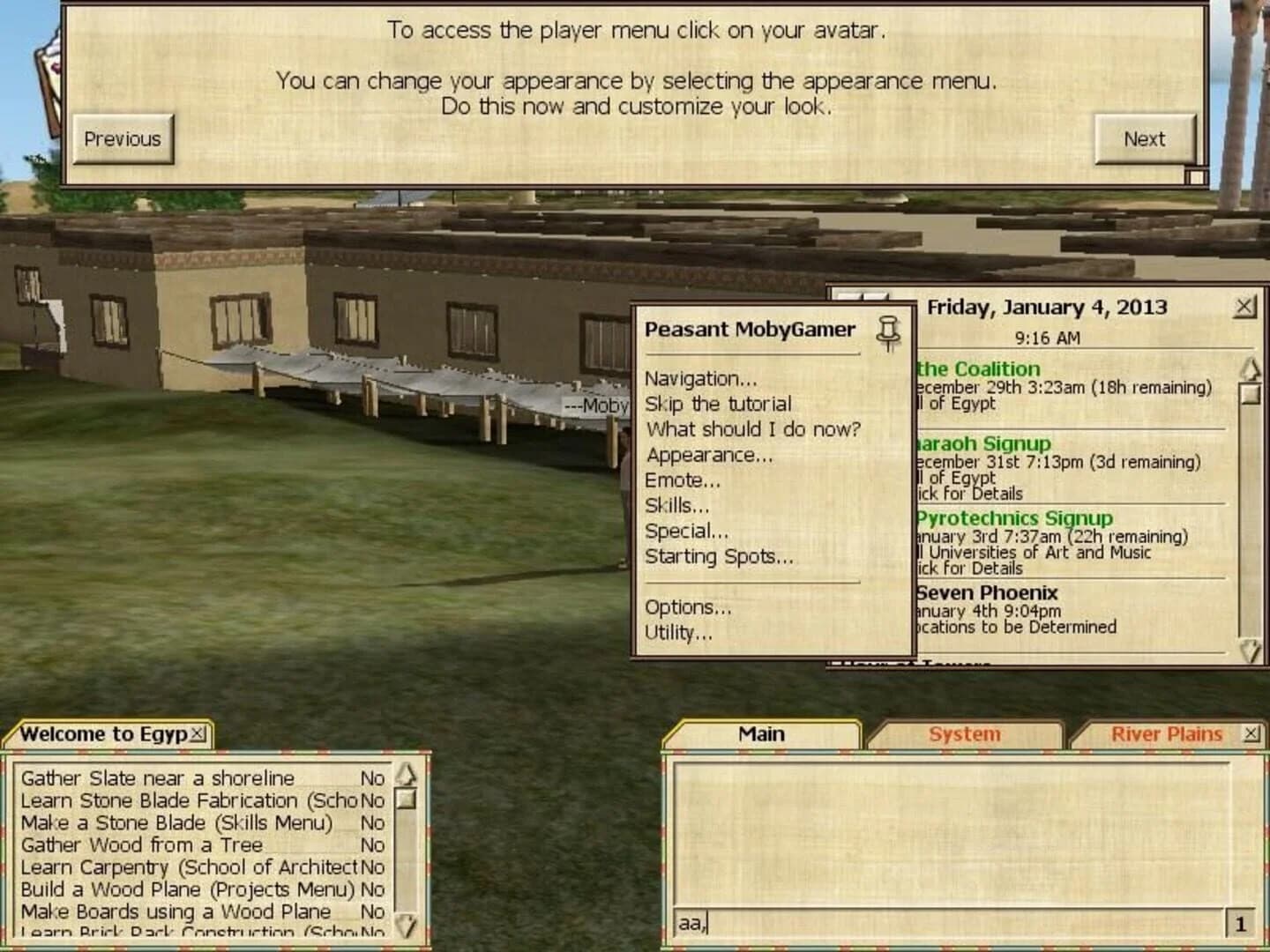Open the Starting Spots submenu
This screenshot has height=952, width=1270.
[719, 556]
